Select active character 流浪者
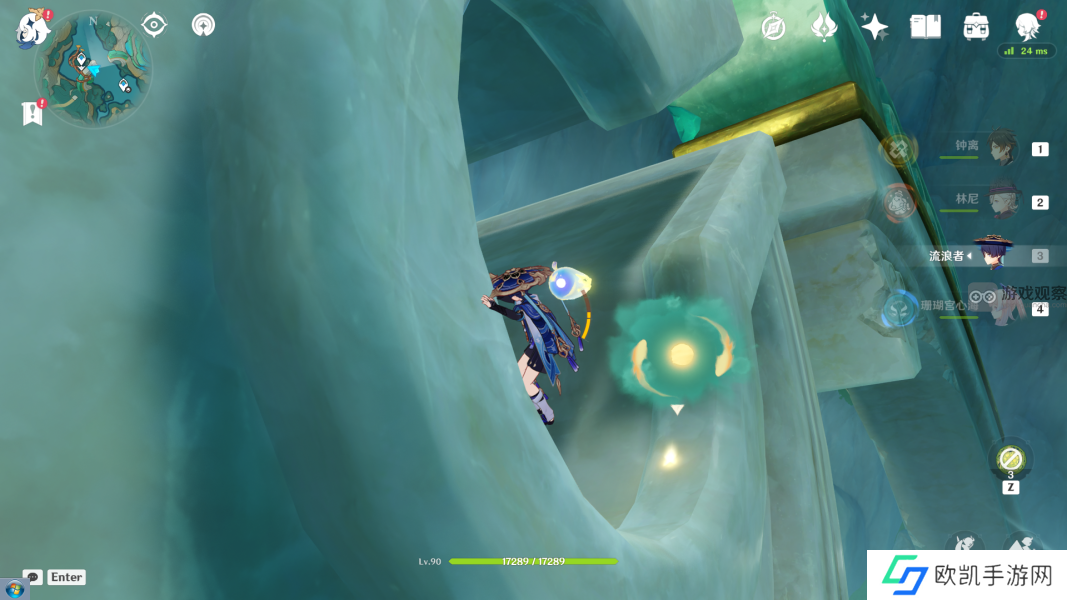 [993, 255]
